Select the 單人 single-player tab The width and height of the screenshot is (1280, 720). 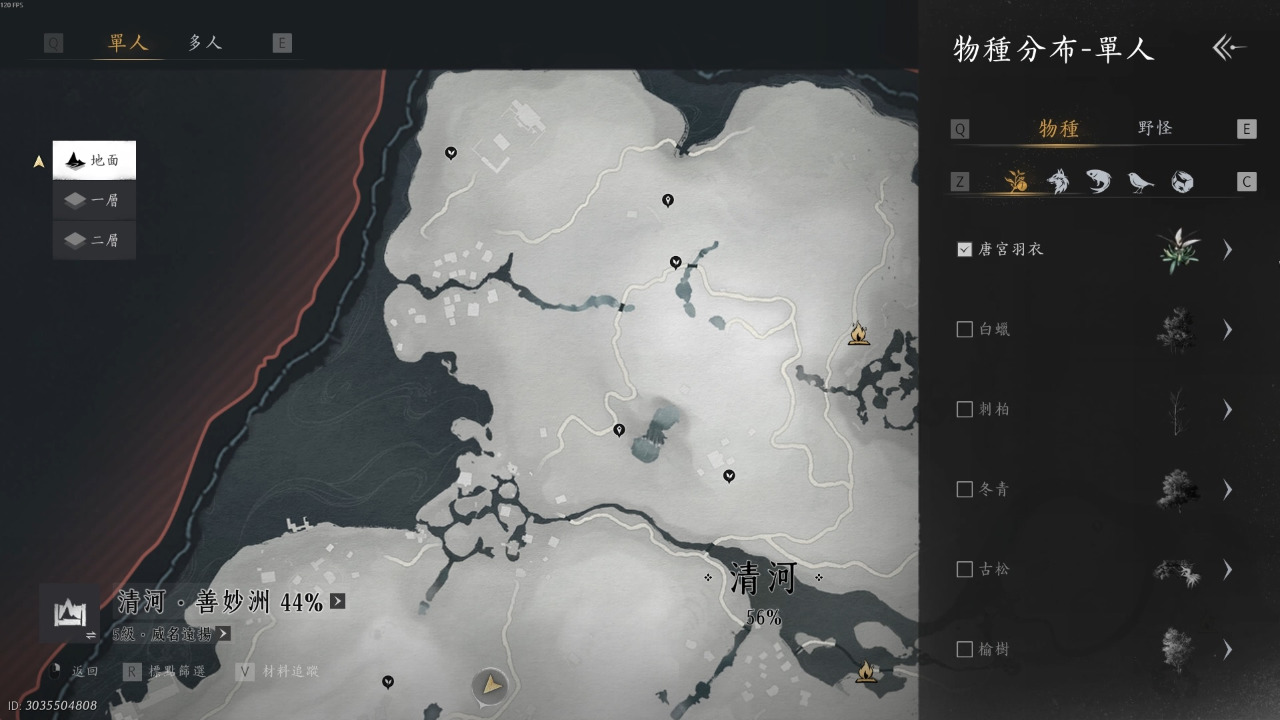click(128, 43)
